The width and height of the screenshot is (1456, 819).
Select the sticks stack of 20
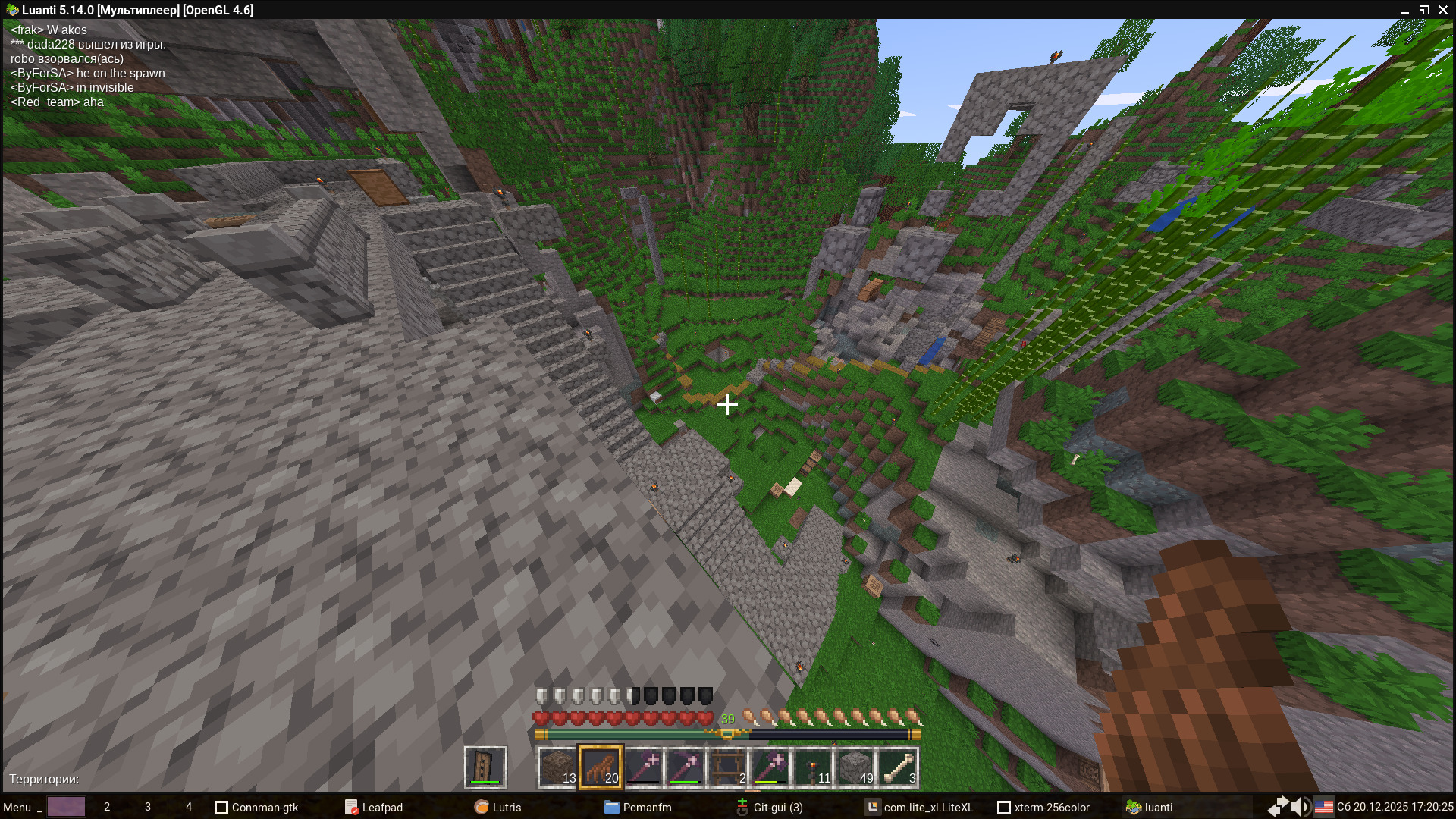click(x=601, y=767)
